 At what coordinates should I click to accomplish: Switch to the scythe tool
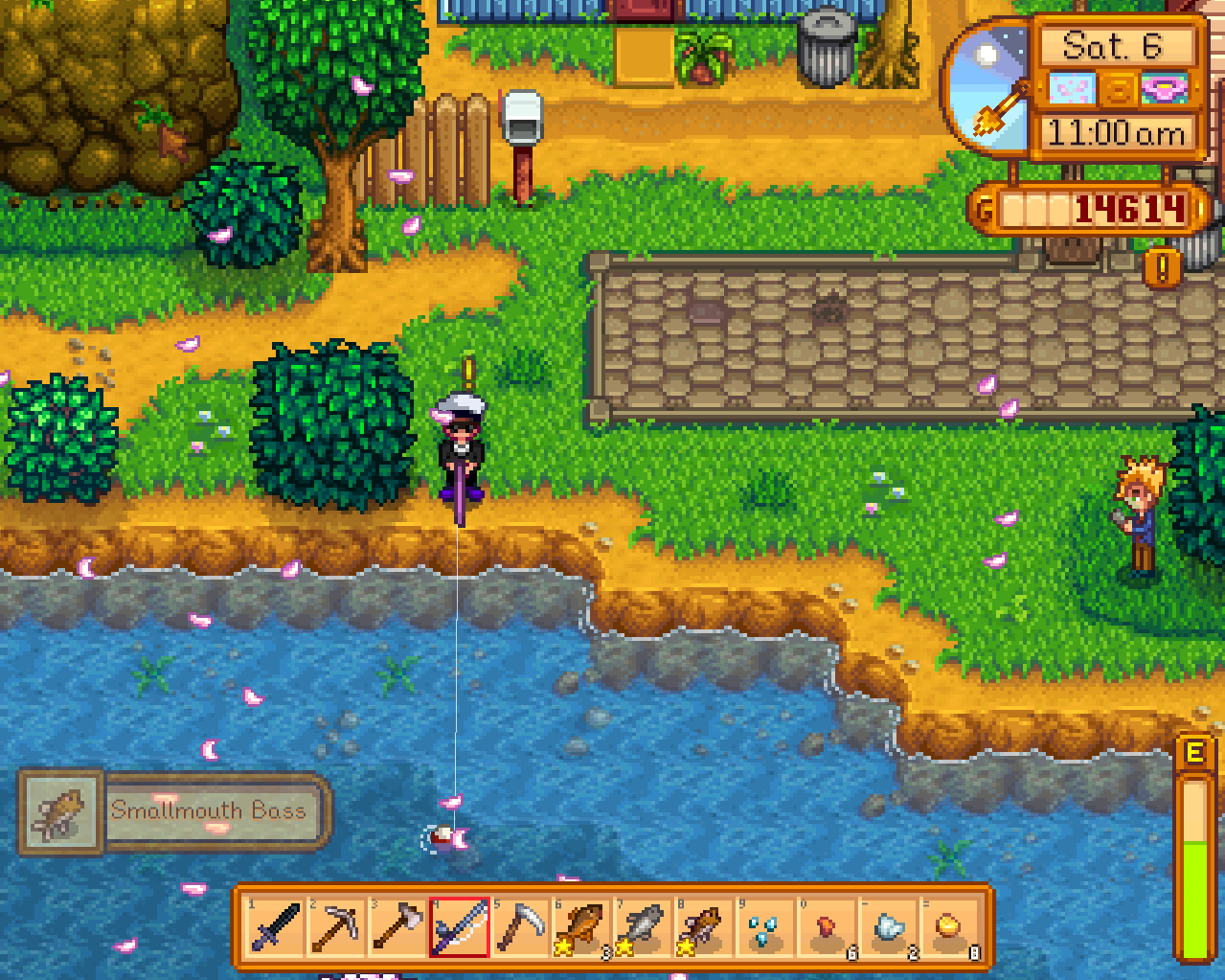click(521, 927)
